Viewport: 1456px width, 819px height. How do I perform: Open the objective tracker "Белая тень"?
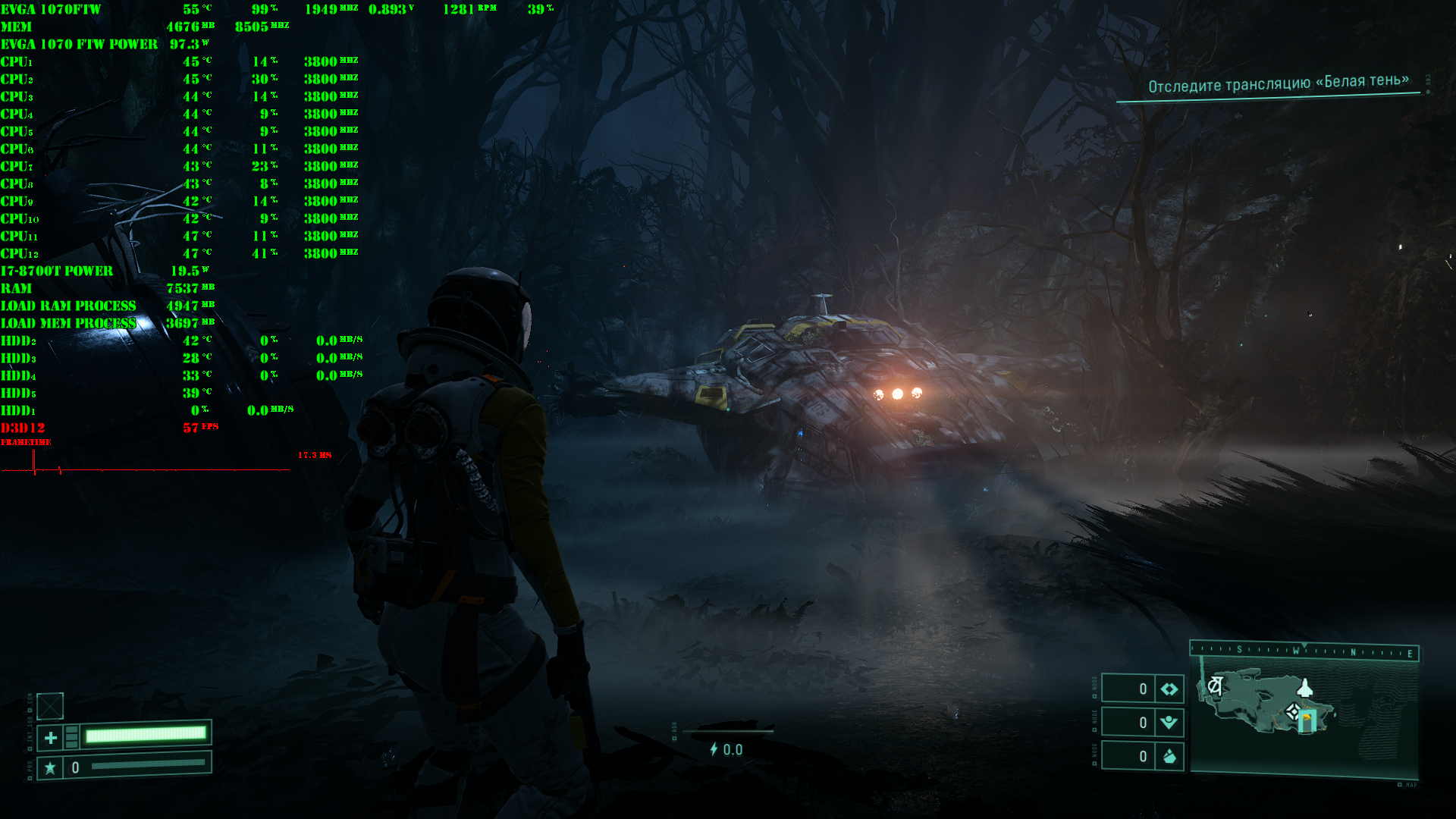pyautogui.click(x=1278, y=84)
